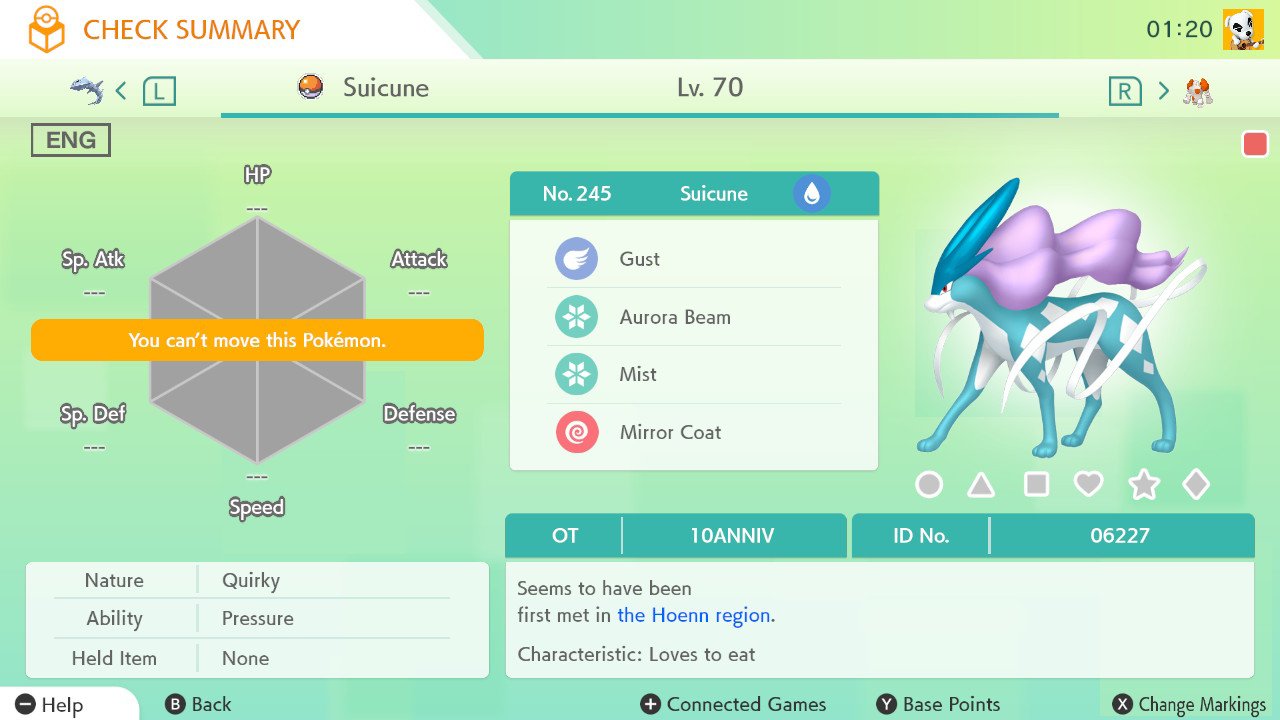1280x720 pixels.
Task: Toggle the star marking
Action: point(1143,486)
